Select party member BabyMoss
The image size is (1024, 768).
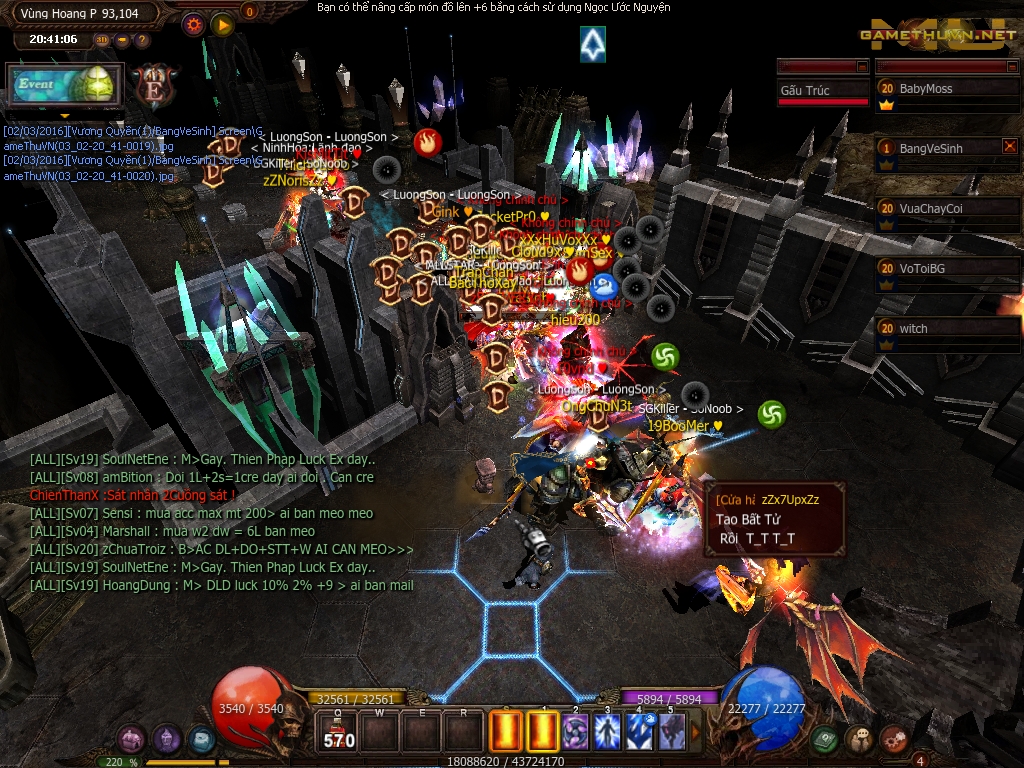(946, 89)
